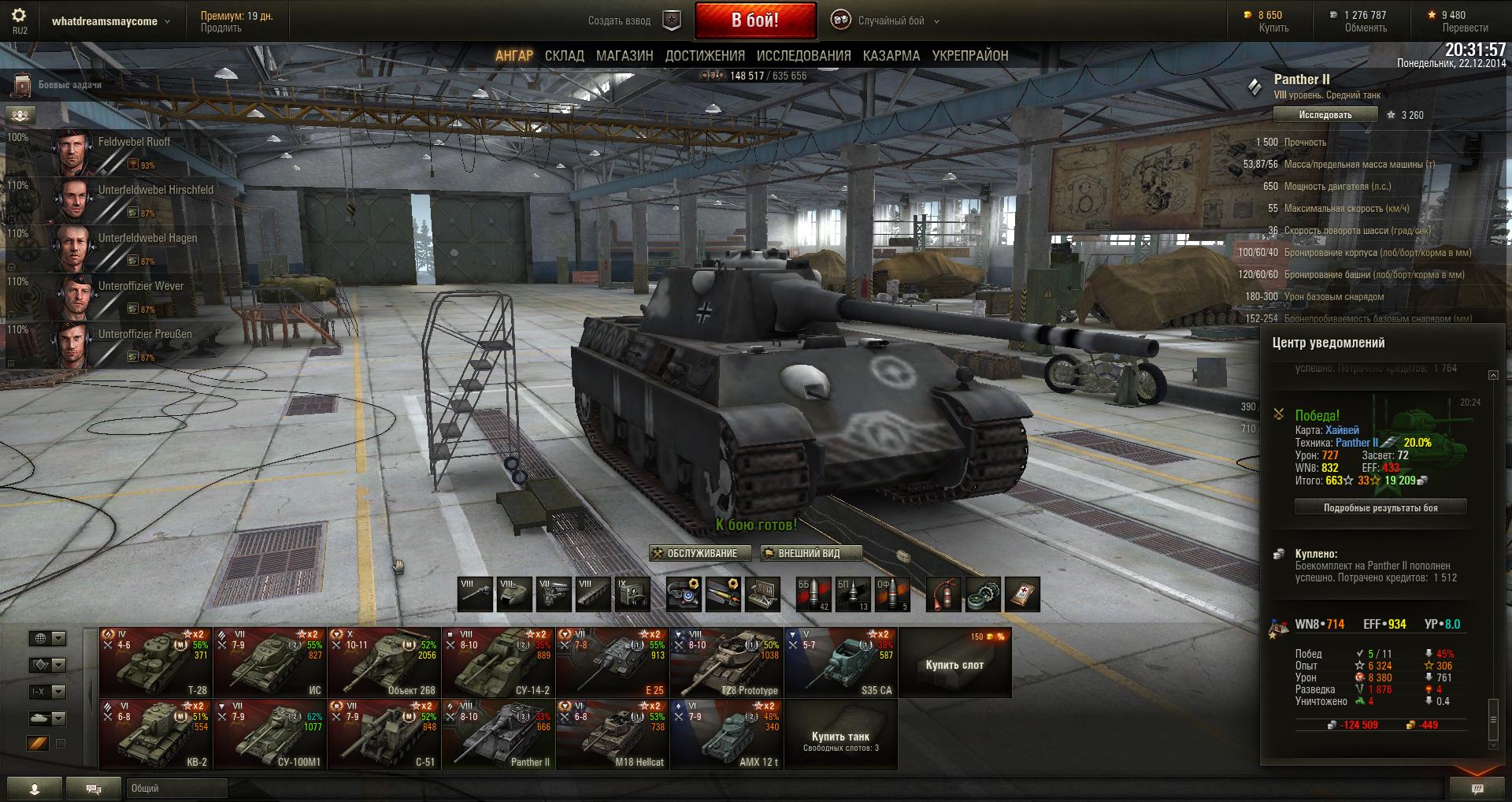
Task: Select the КВ-2 tank tile
Action: 155,734
